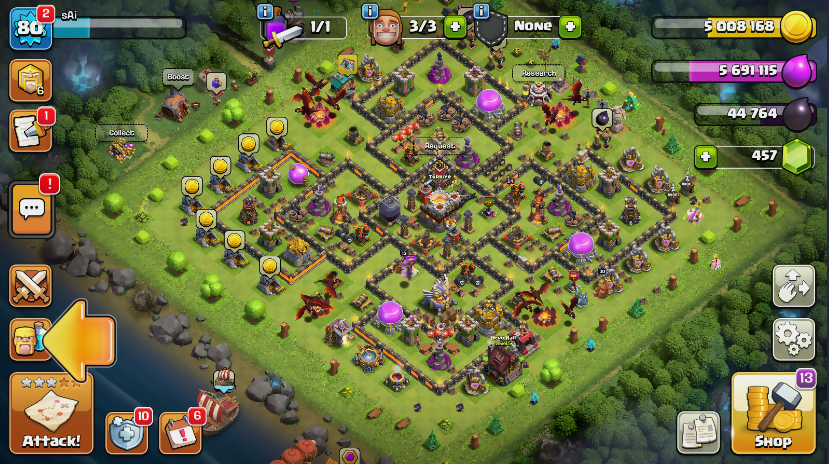Open the shield status icon

[x=126, y=433]
